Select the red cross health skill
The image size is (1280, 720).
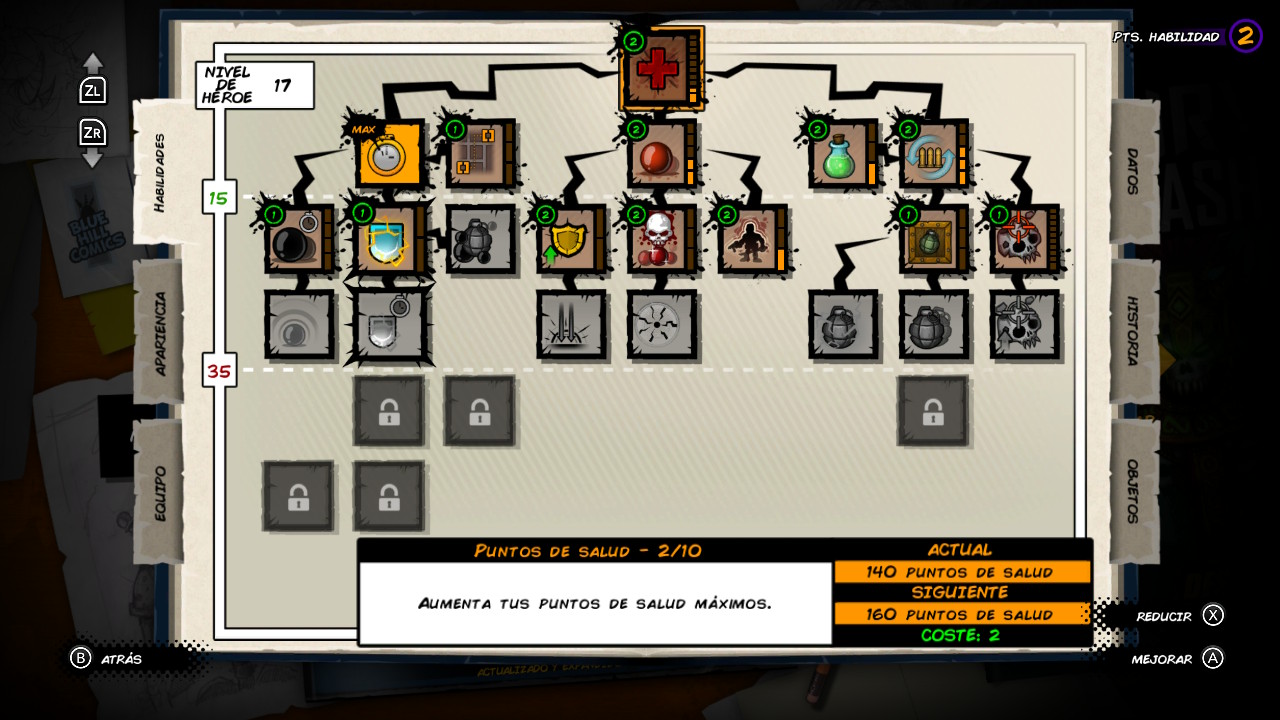point(657,69)
